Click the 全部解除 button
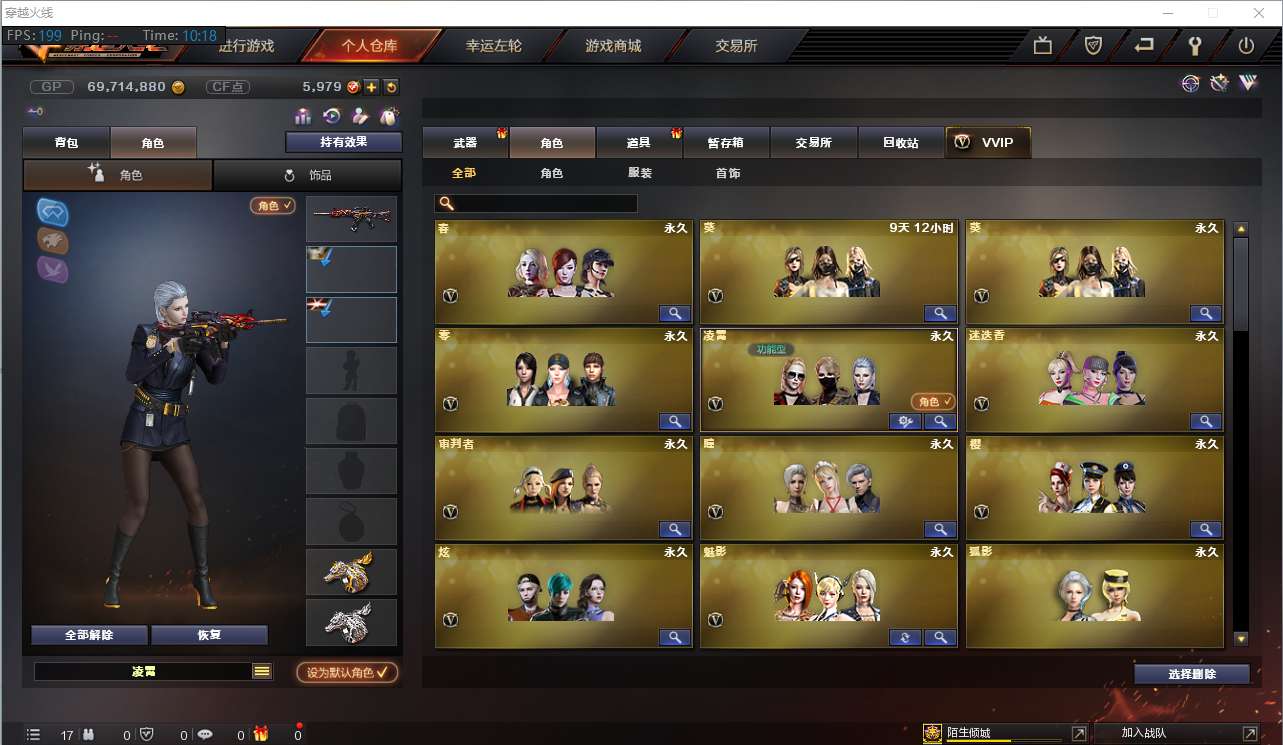The image size is (1283, 745). click(89, 634)
